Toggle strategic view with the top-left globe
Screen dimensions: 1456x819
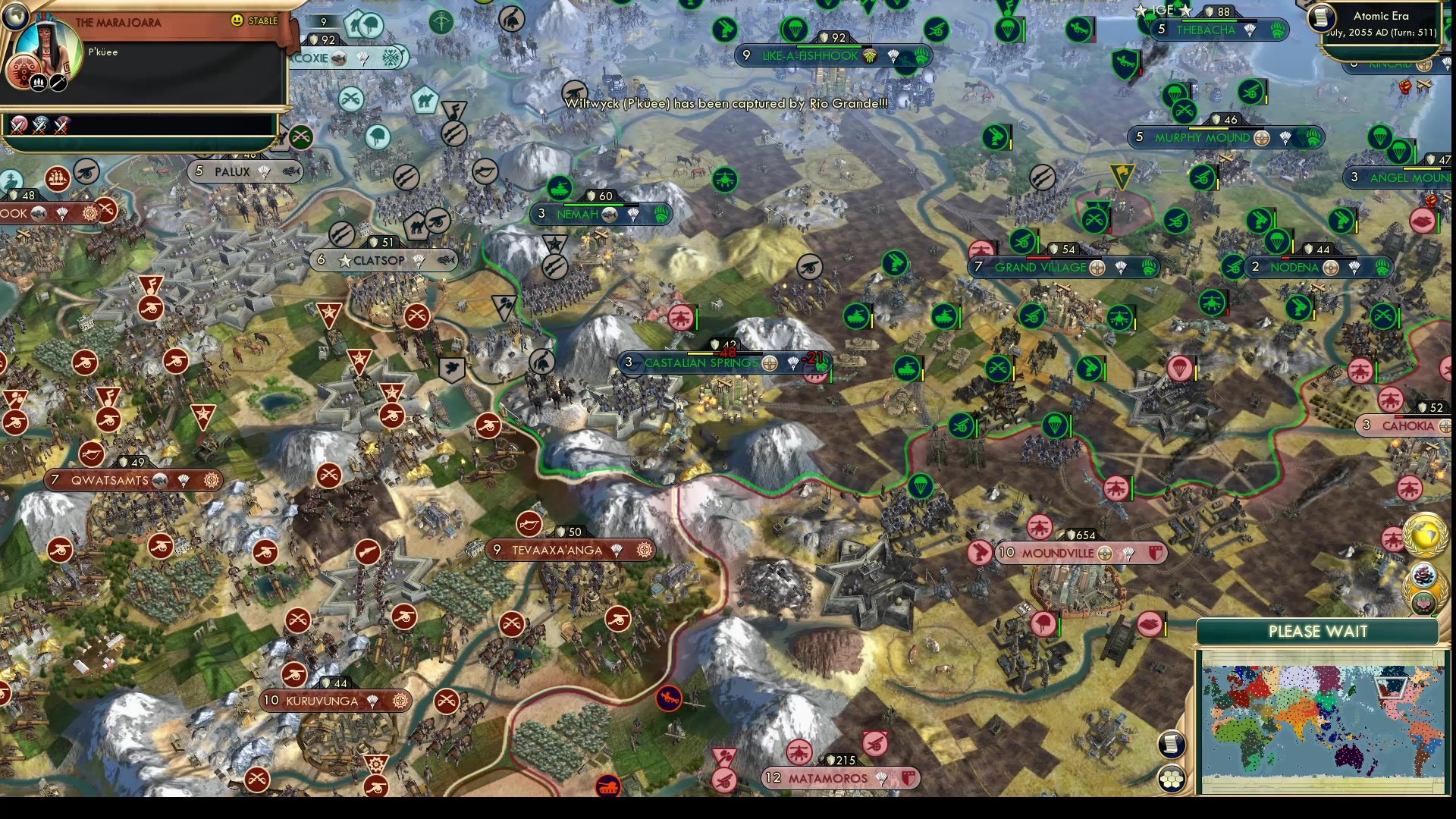(15, 17)
